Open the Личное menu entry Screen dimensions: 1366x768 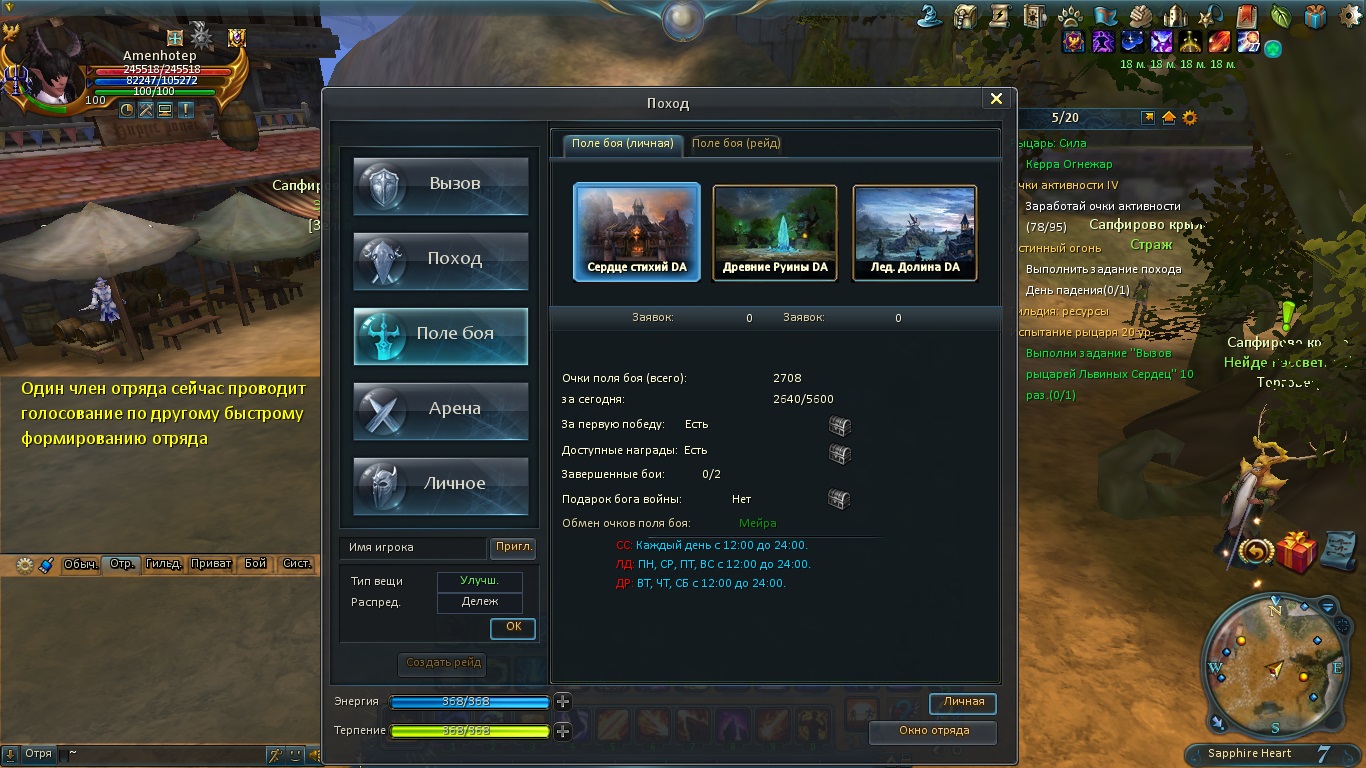point(441,485)
